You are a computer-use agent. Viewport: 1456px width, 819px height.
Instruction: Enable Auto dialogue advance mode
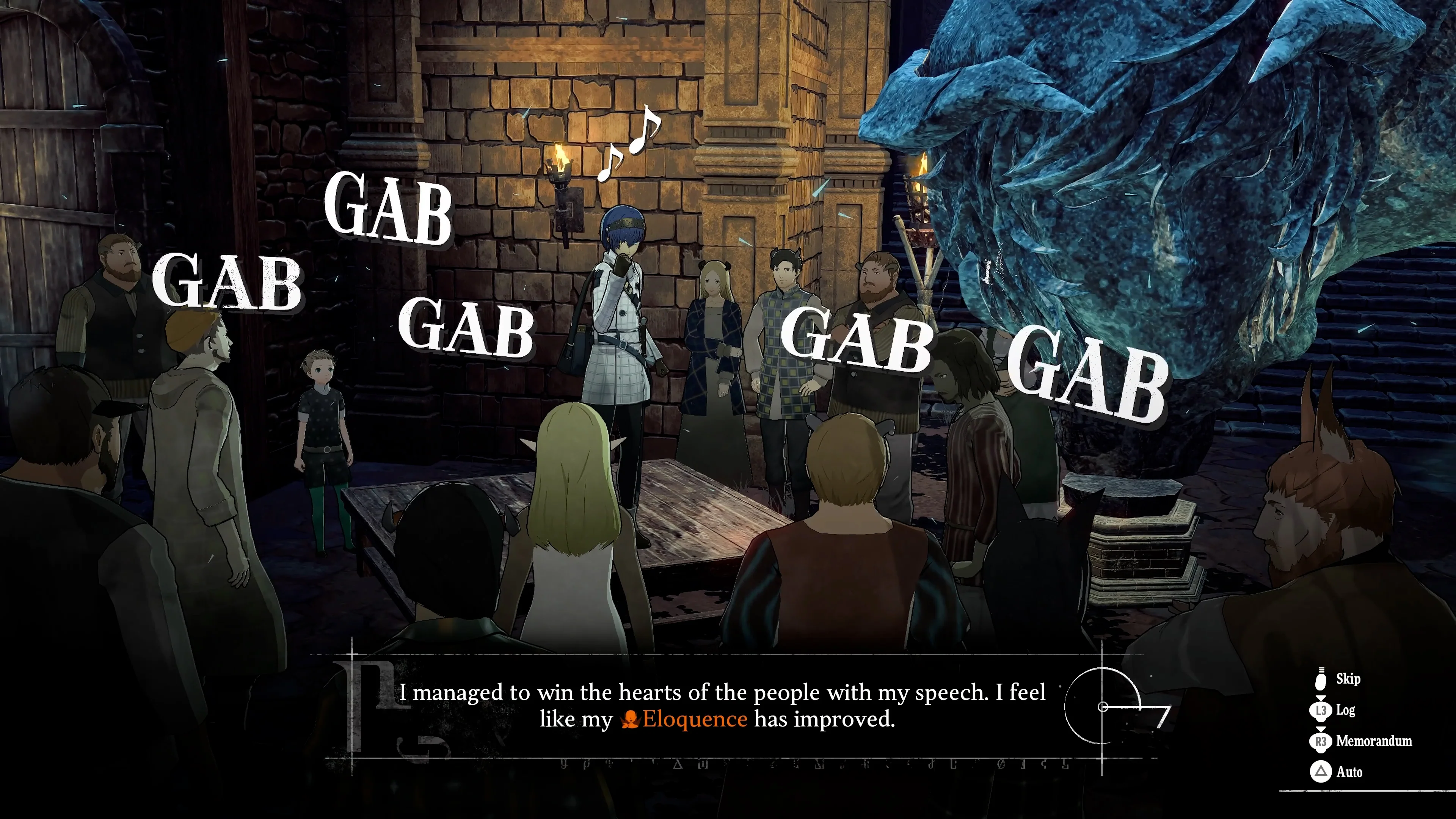[x=1350, y=772]
